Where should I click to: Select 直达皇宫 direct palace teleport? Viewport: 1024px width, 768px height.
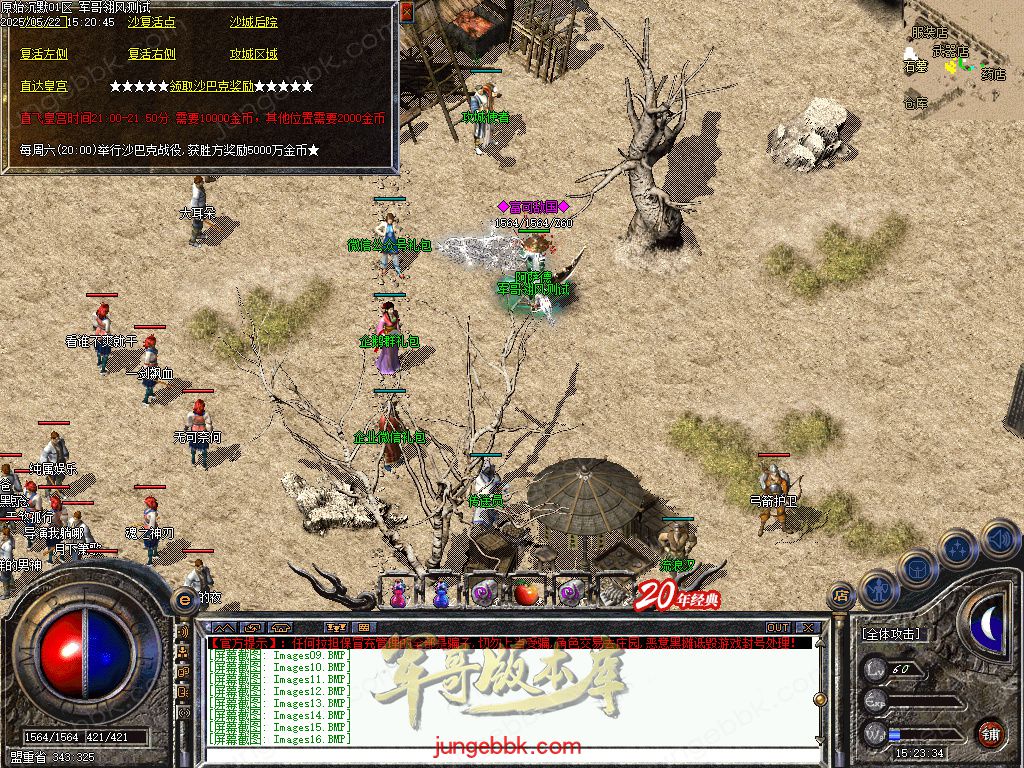point(44,86)
